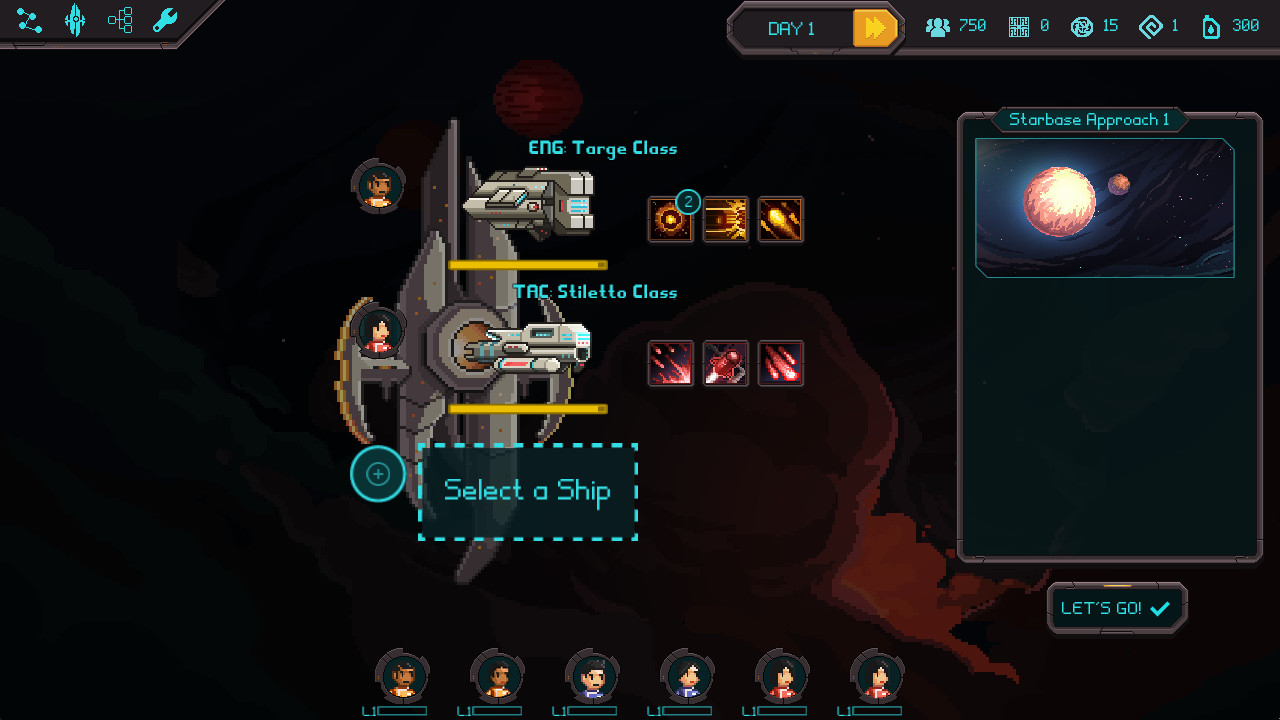Click the crew population icon showing 750
1280x720 pixels.
(x=938, y=25)
